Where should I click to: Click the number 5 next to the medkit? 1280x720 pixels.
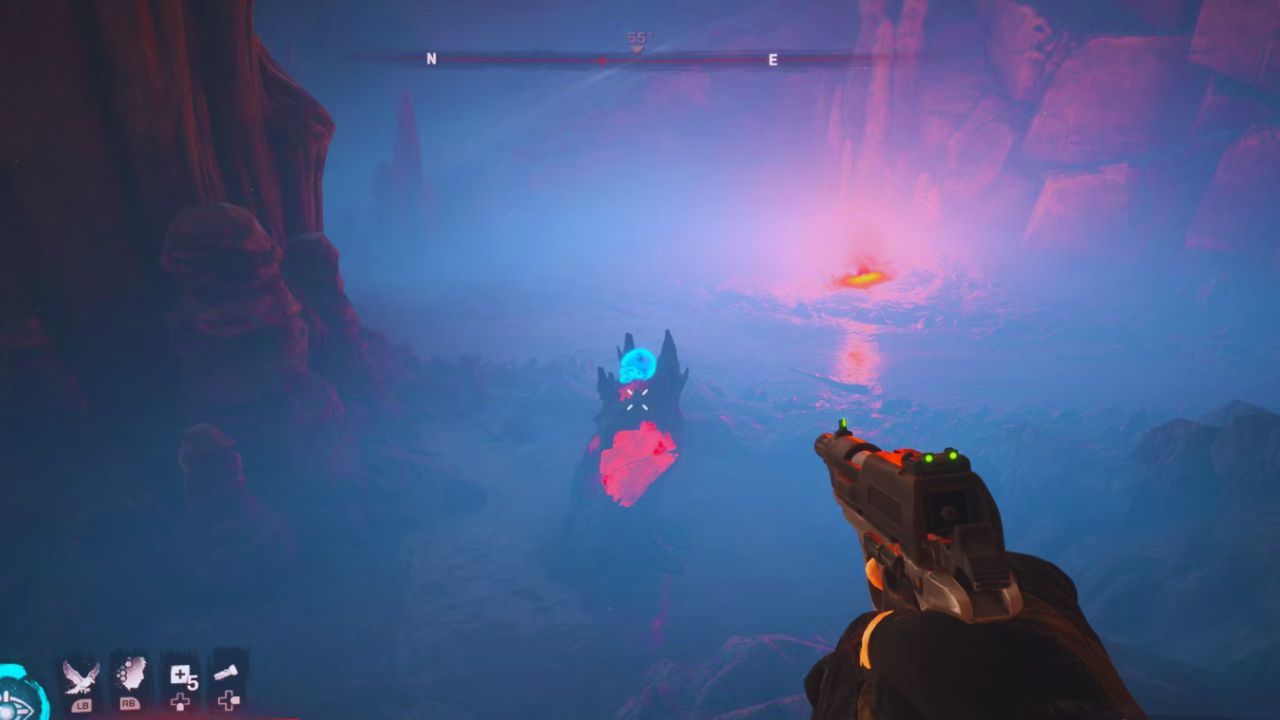tap(192, 685)
